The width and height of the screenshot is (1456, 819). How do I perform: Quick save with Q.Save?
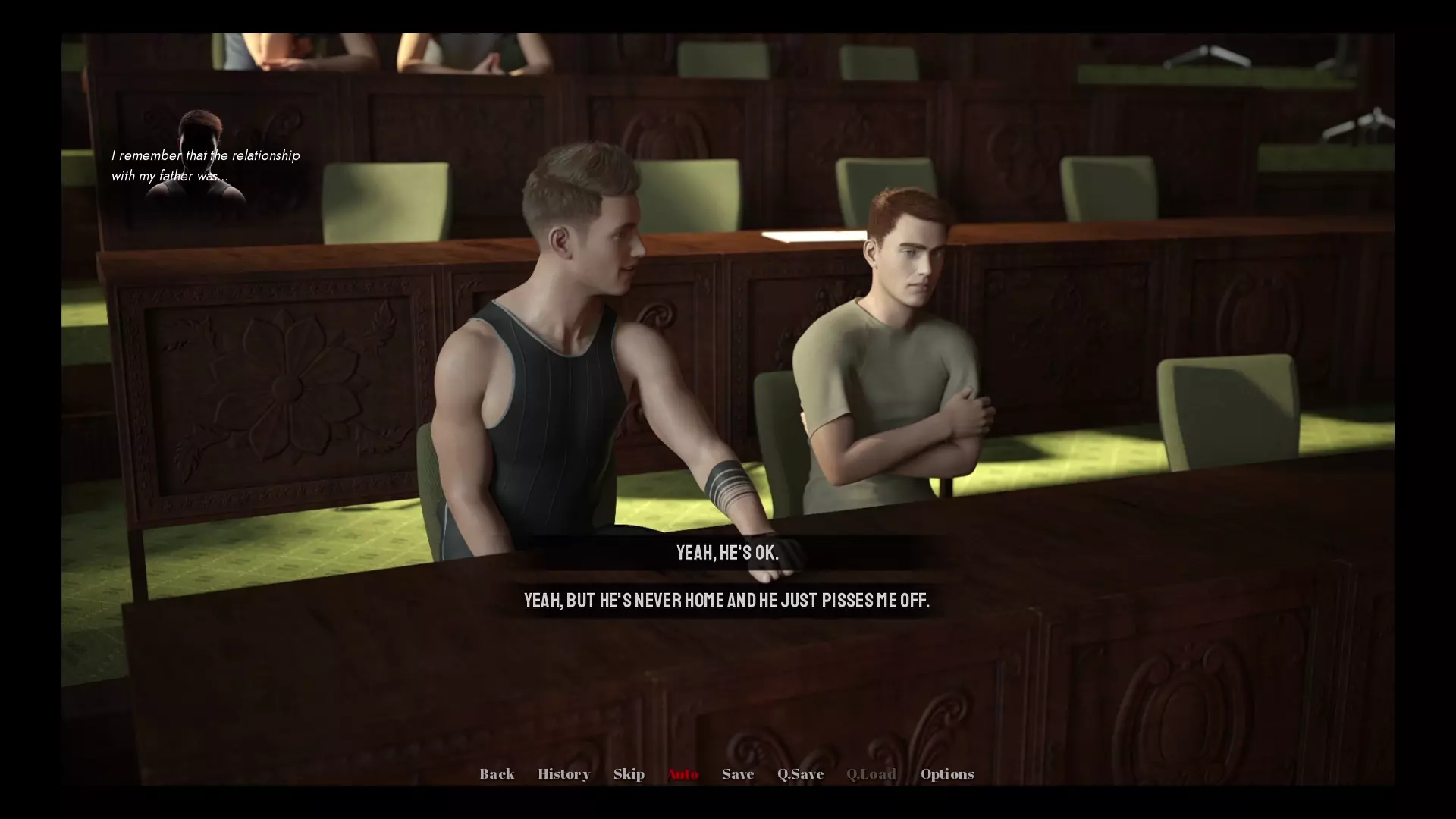tap(800, 774)
